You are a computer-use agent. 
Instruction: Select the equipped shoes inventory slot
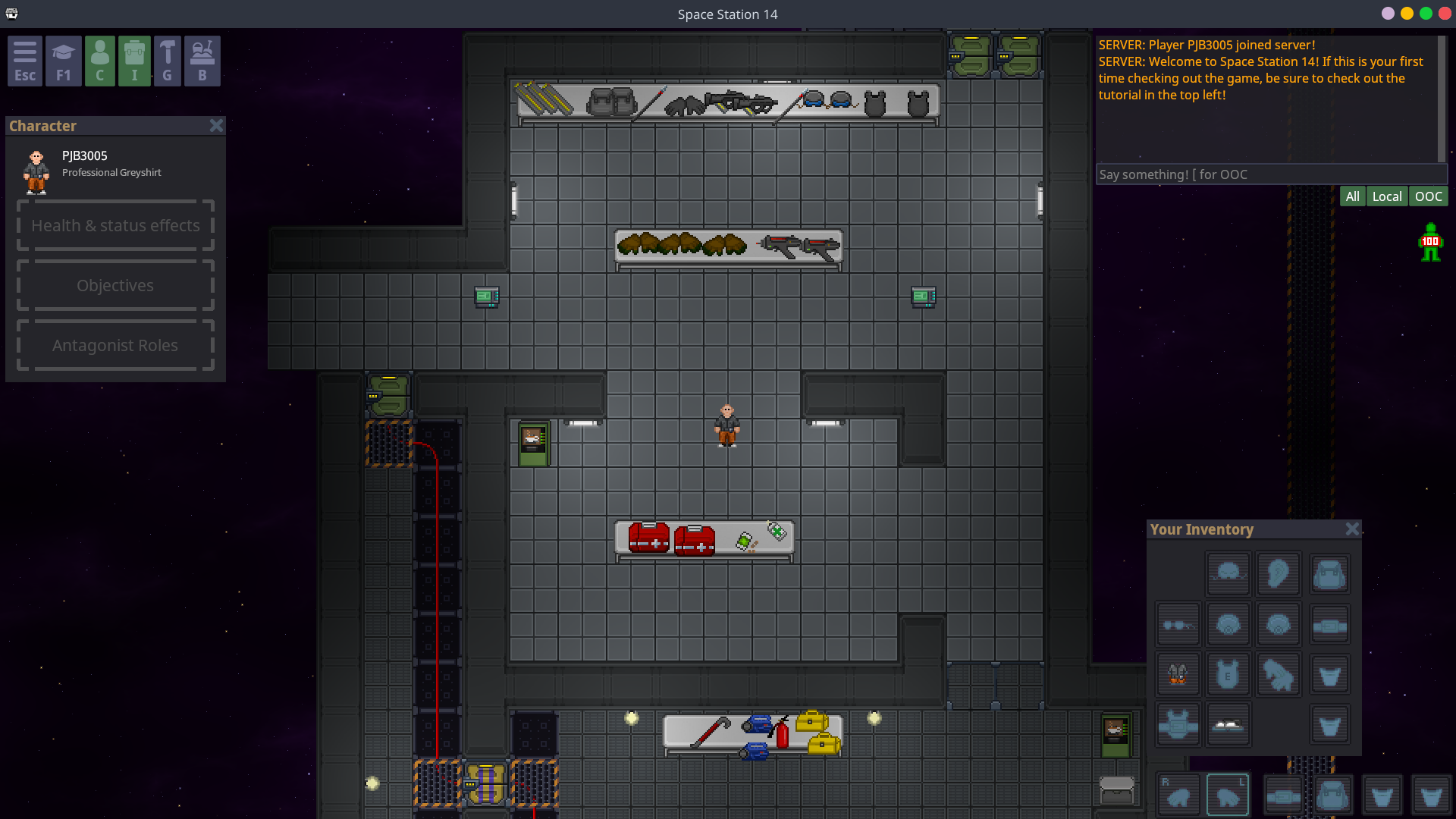point(1228,724)
